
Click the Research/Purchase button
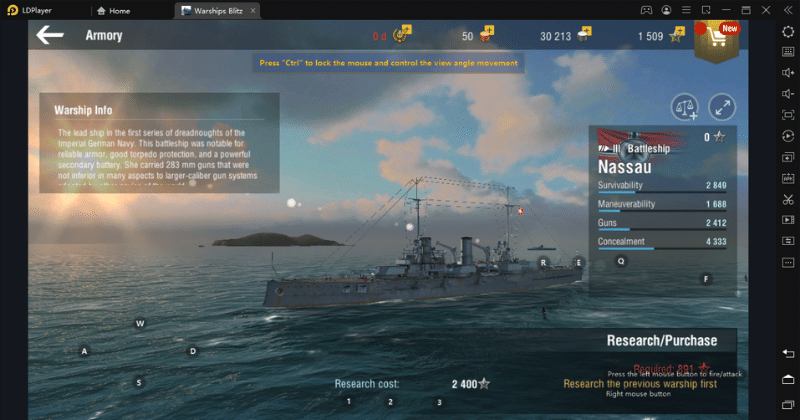[x=660, y=340]
